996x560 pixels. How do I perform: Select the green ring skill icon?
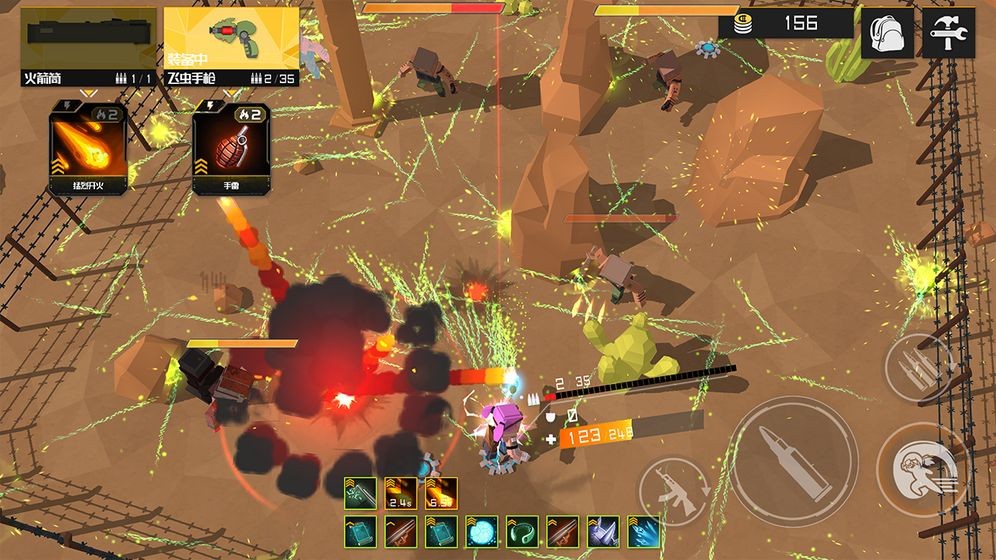(x=522, y=531)
